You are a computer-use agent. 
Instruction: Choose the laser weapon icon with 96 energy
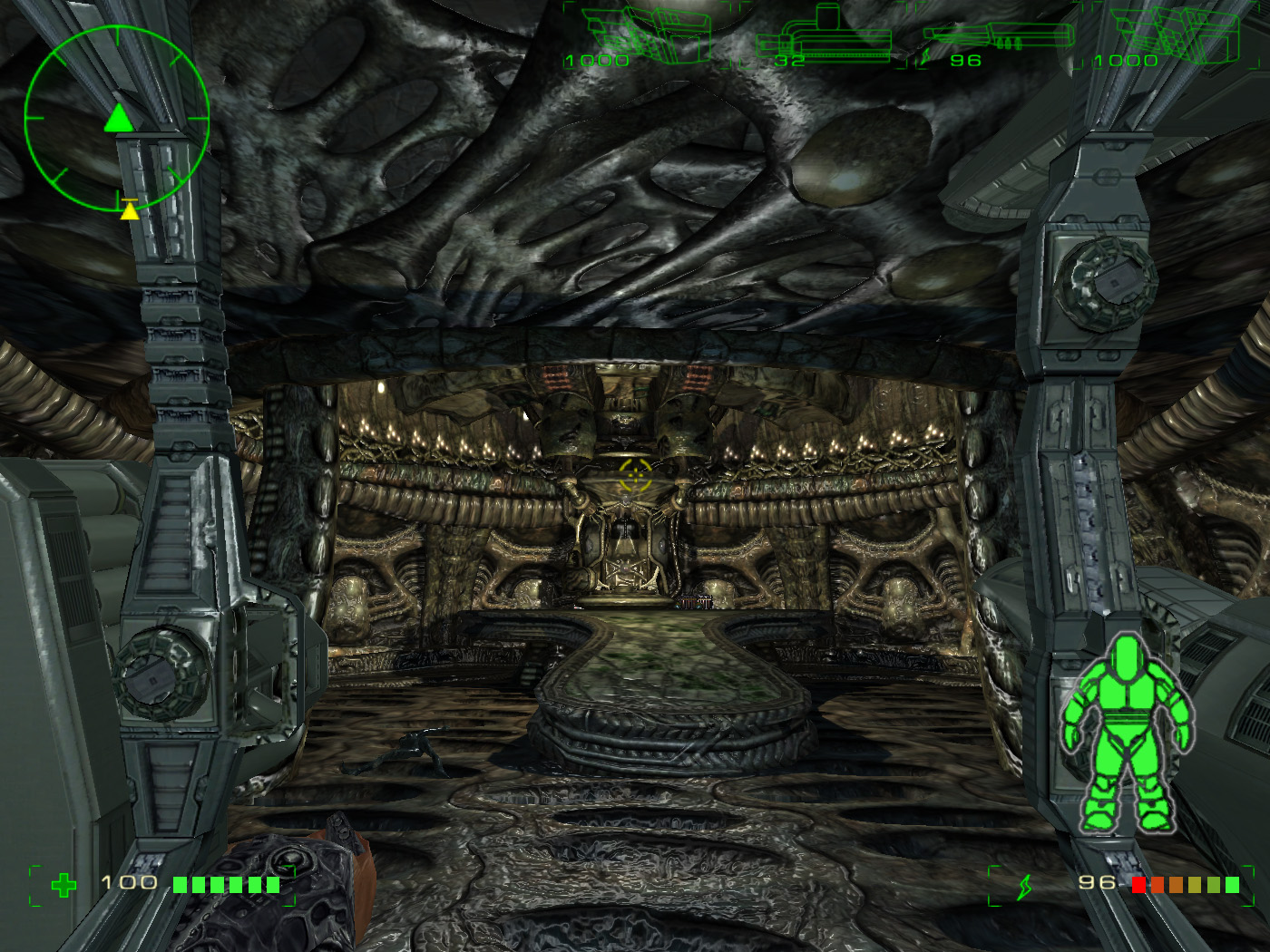(998, 38)
